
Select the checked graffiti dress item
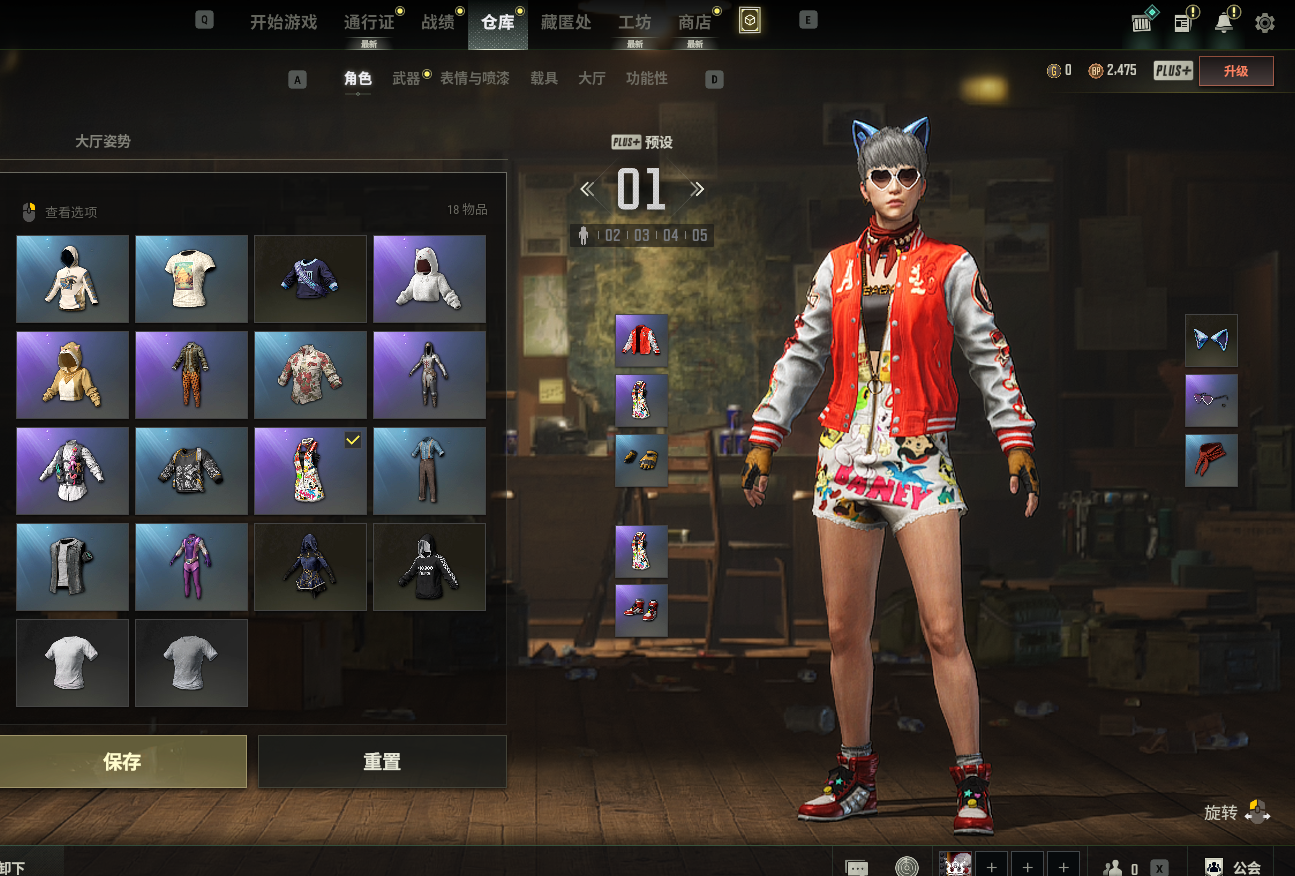[x=310, y=470]
